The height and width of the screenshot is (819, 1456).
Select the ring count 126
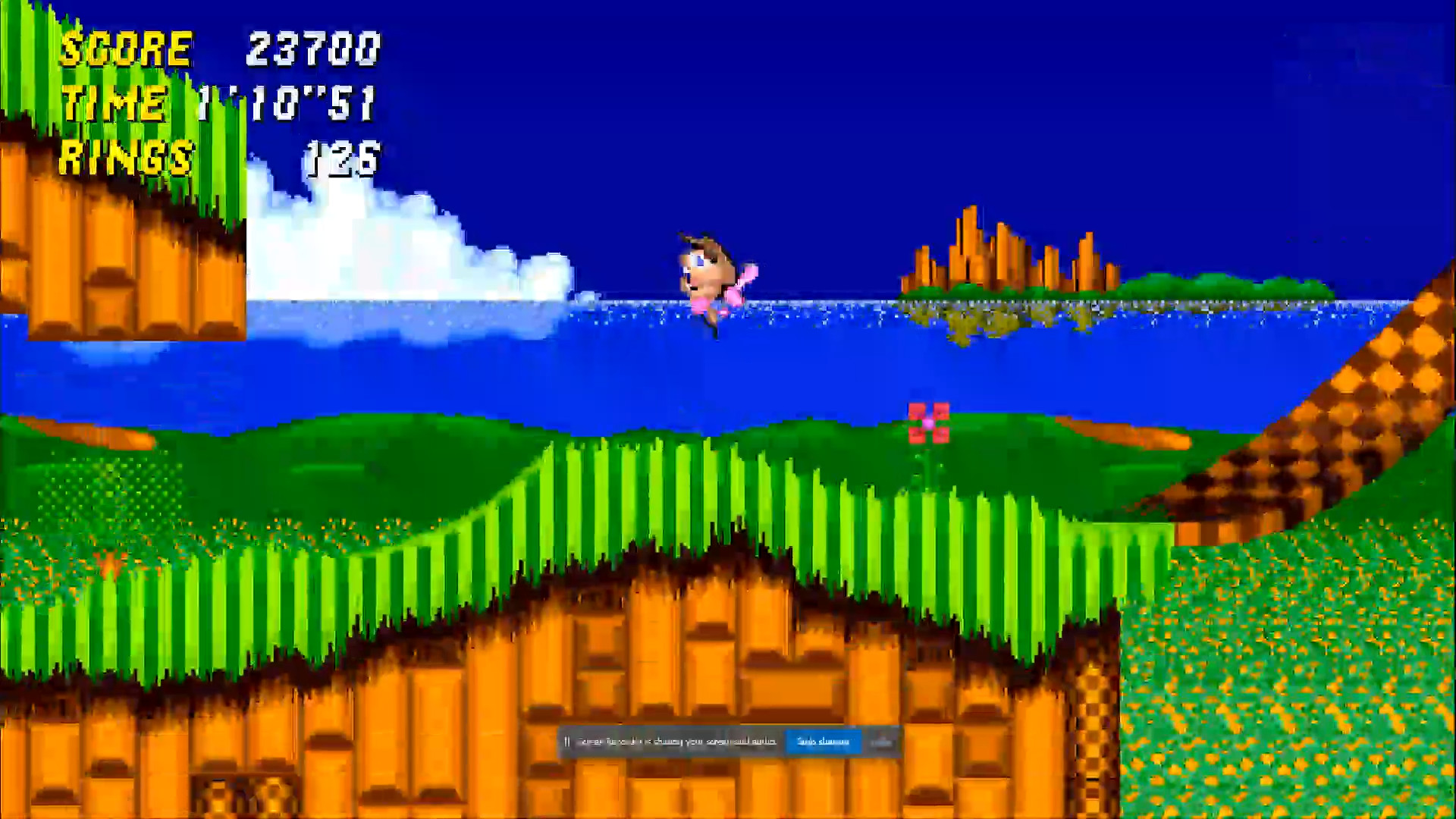pos(341,158)
